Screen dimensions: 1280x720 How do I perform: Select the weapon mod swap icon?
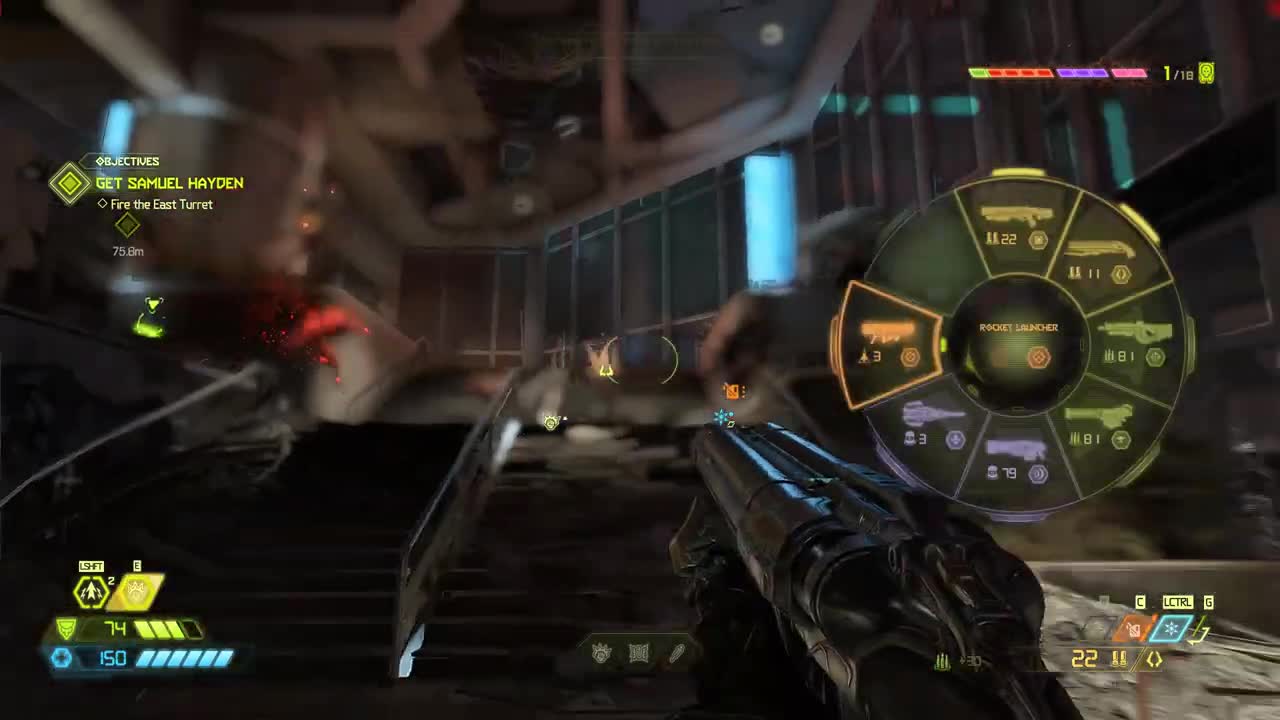(1154, 660)
